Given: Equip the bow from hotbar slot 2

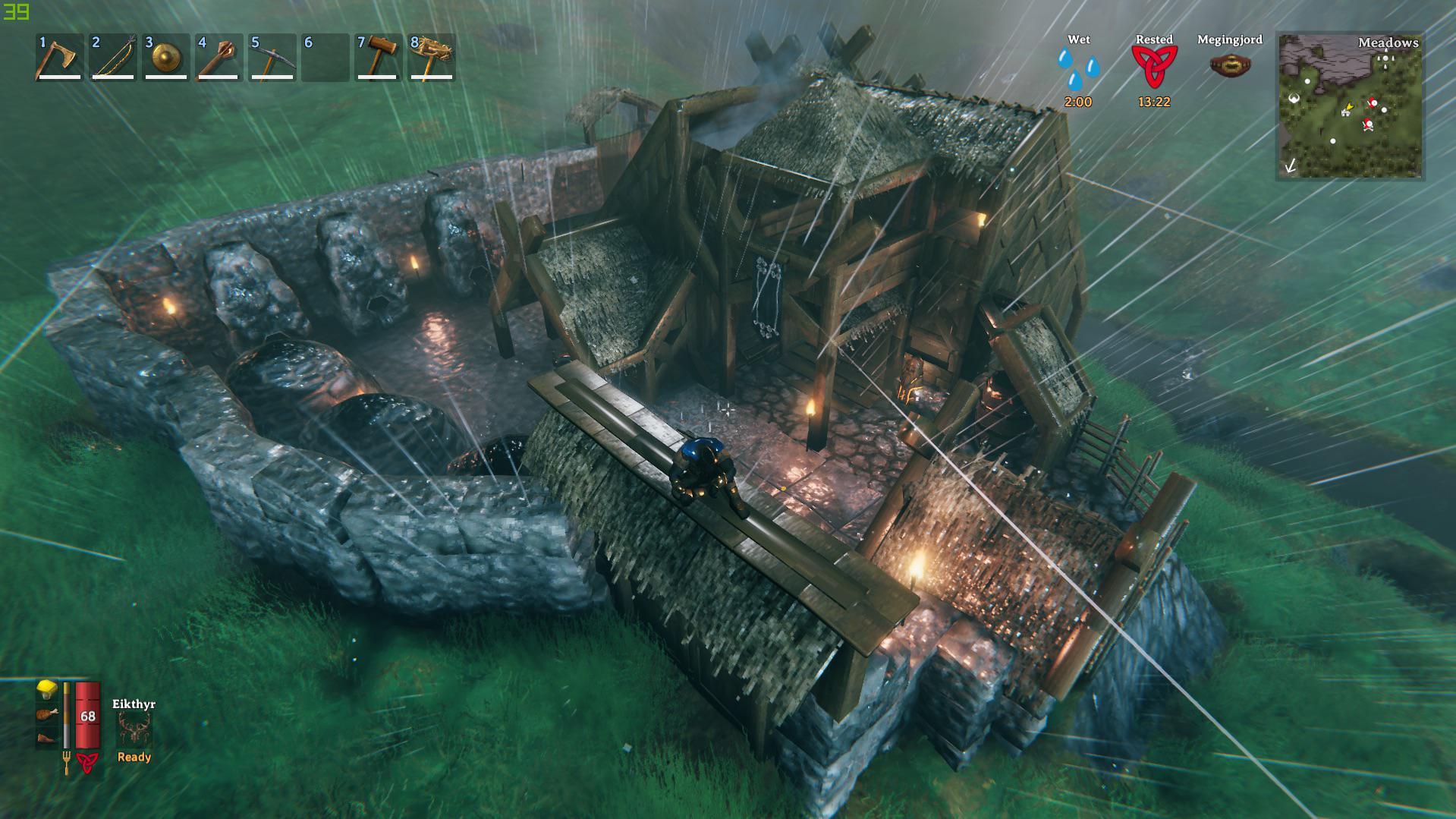Looking at the screenshot, I should [112, 58].
